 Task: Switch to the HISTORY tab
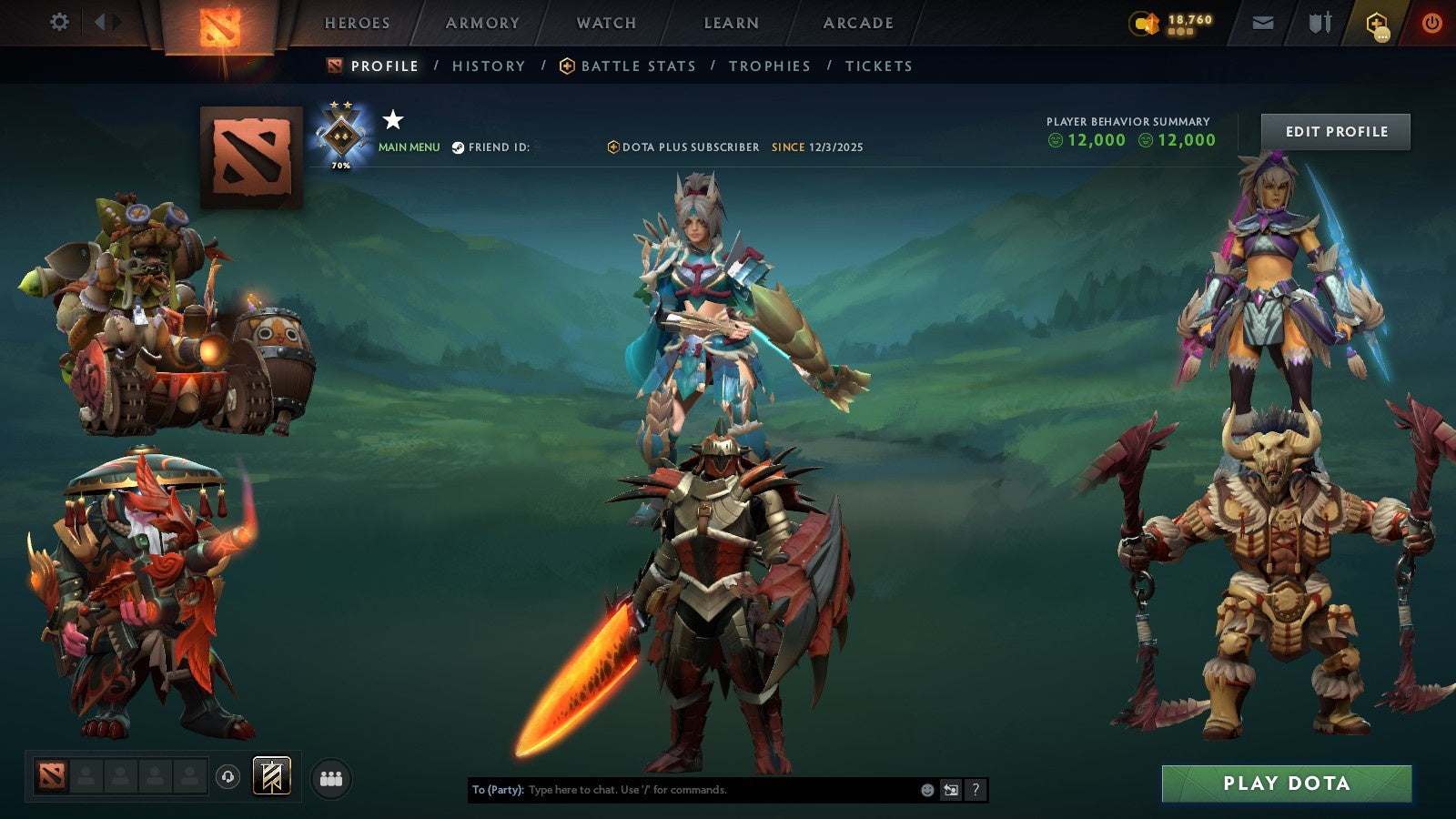pyautogui.click(x=489, y=66)
